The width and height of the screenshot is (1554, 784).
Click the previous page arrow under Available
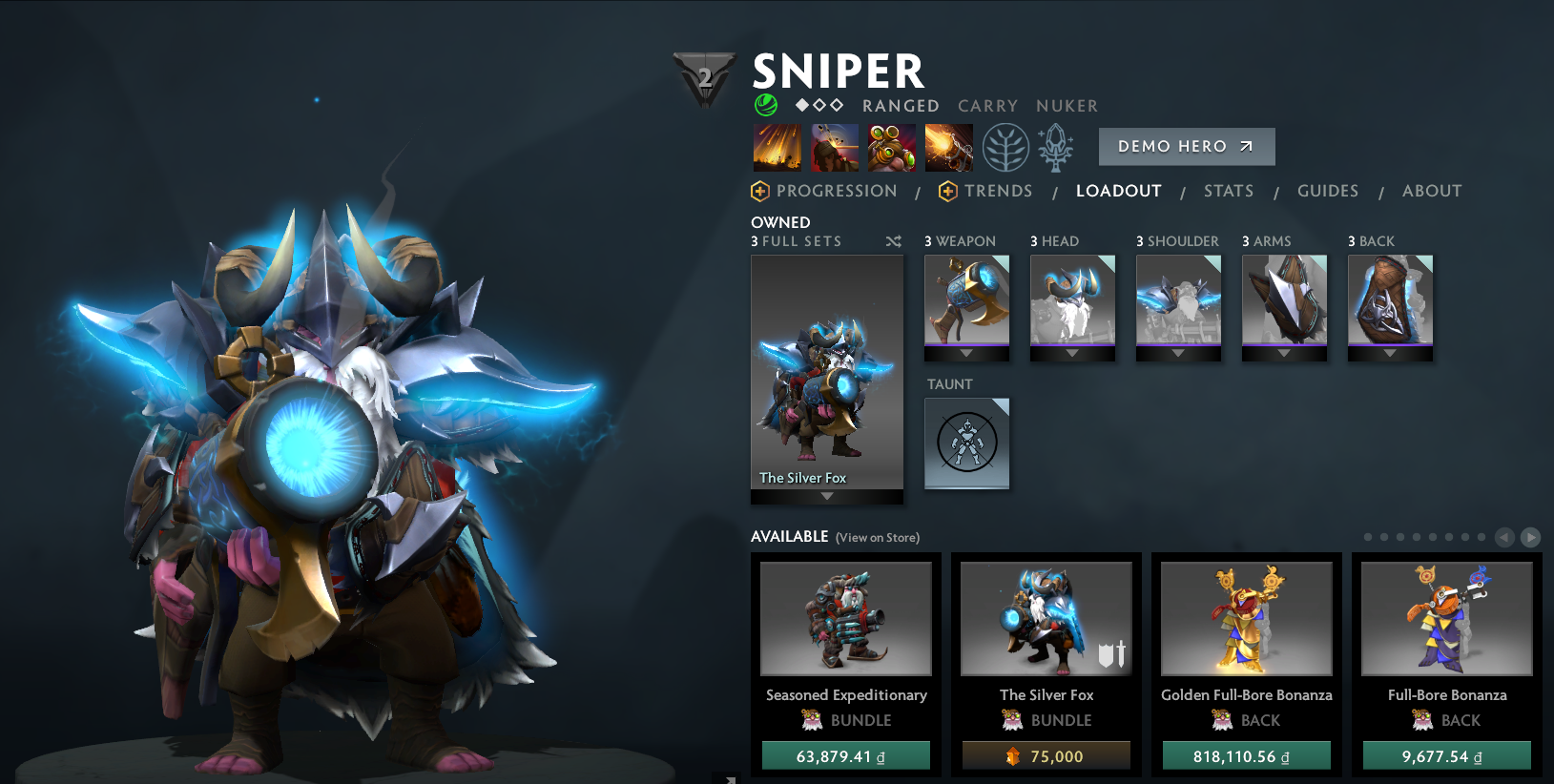(x=1505, y=537)
